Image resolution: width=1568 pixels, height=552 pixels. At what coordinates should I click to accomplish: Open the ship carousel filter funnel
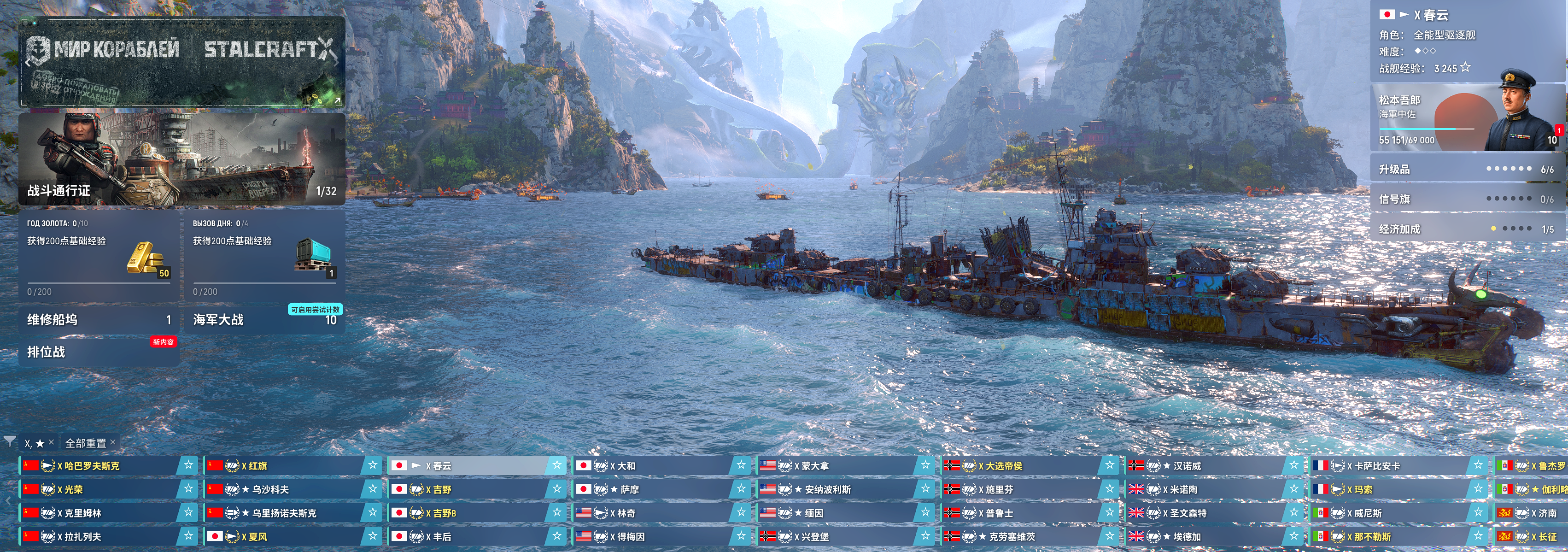(x=10, y=442)
